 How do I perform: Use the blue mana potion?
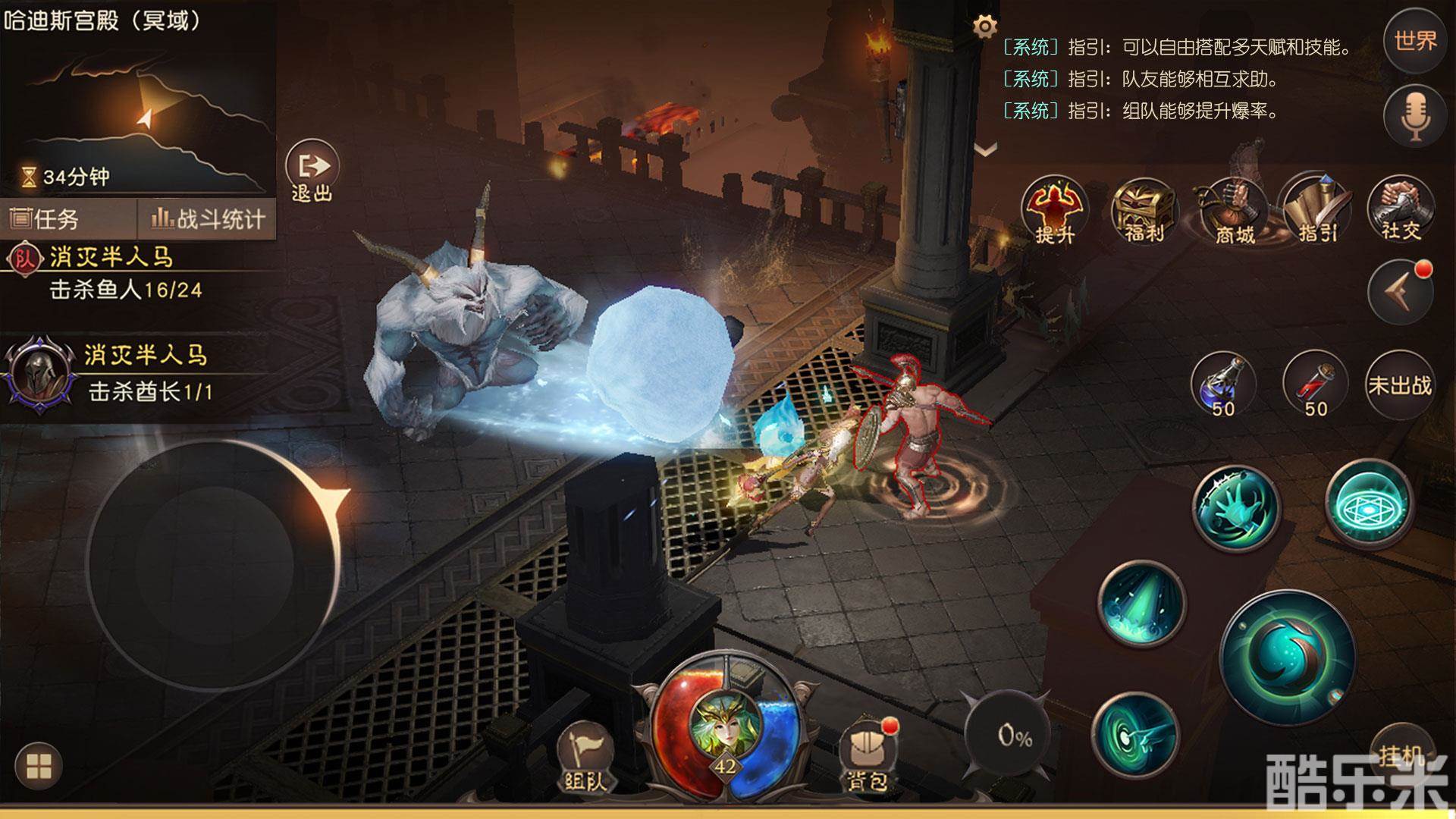click(x=1222, y=384)
